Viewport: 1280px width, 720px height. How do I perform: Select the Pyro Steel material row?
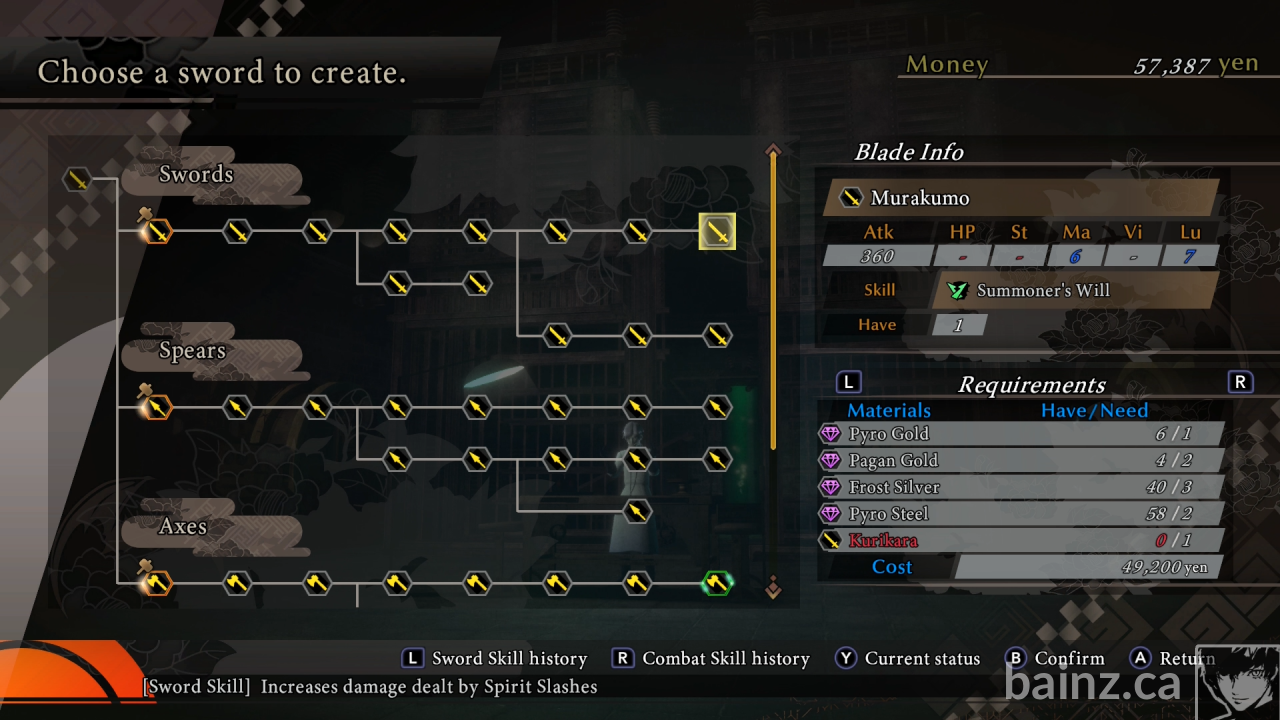[1020, 514]
